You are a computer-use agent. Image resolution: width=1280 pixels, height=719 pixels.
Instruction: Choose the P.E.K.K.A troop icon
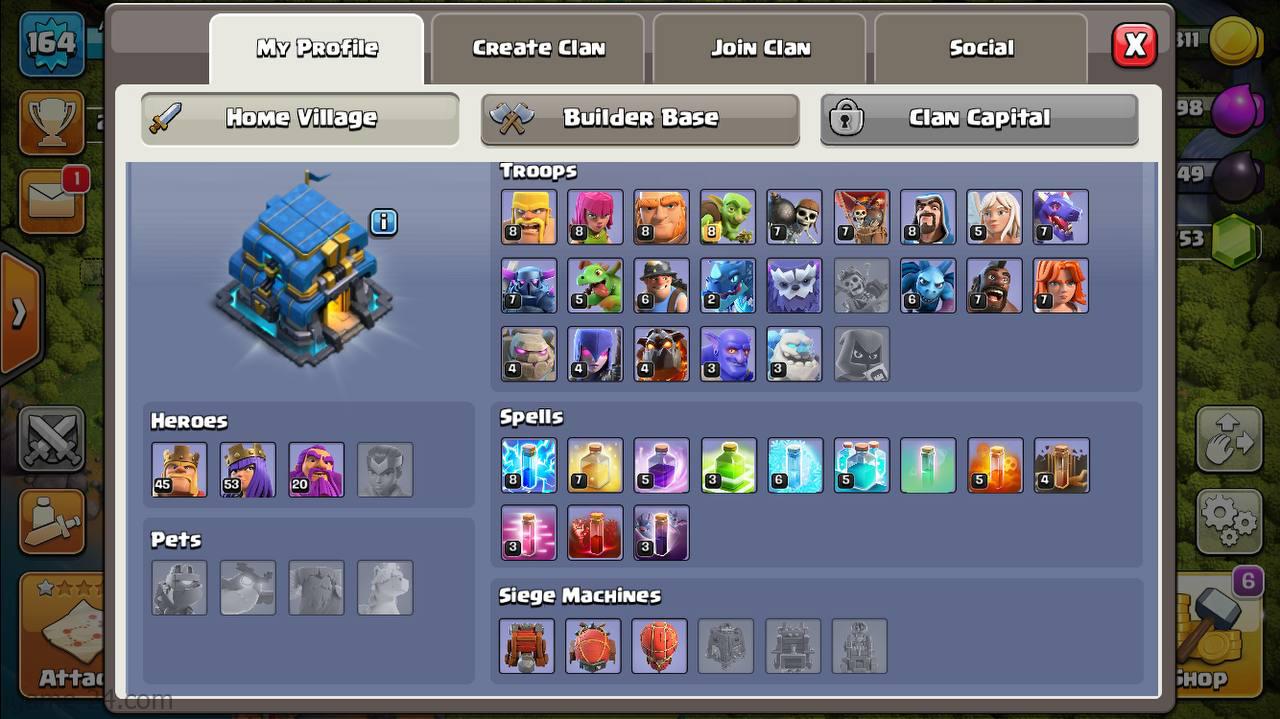[529, 286]
